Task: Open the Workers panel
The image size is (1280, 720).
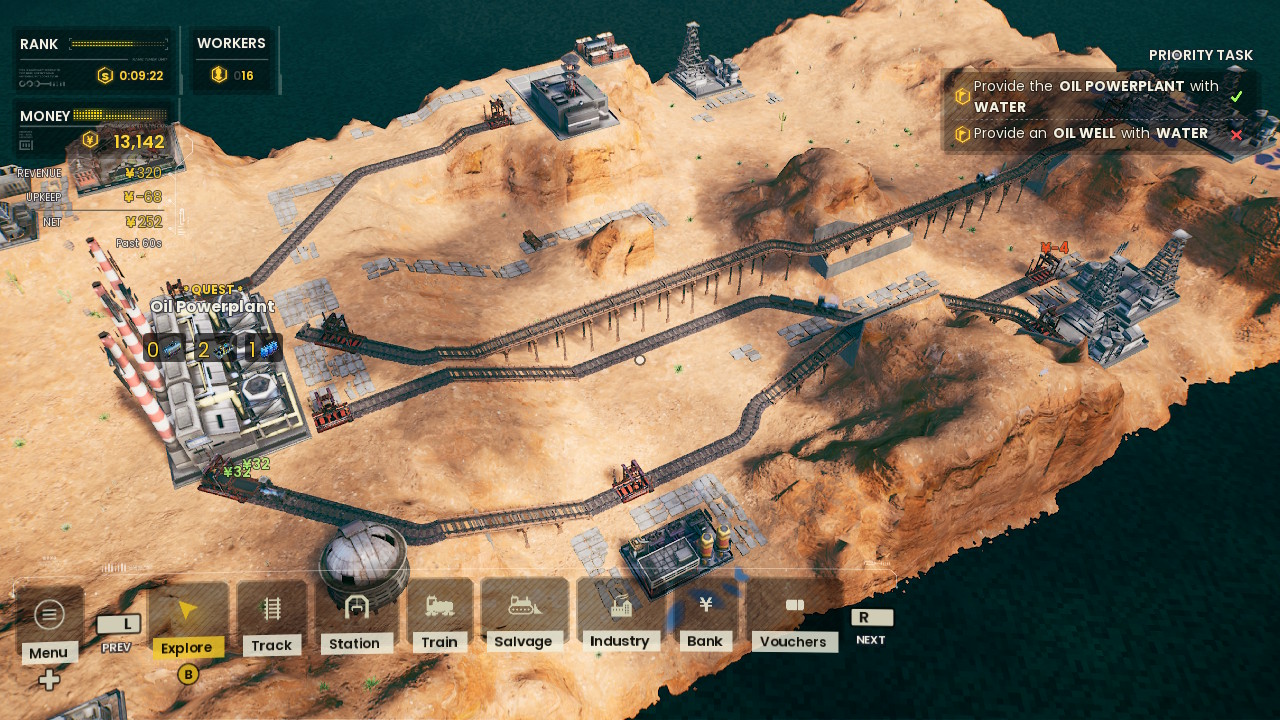Action: [x=231, y=59]
